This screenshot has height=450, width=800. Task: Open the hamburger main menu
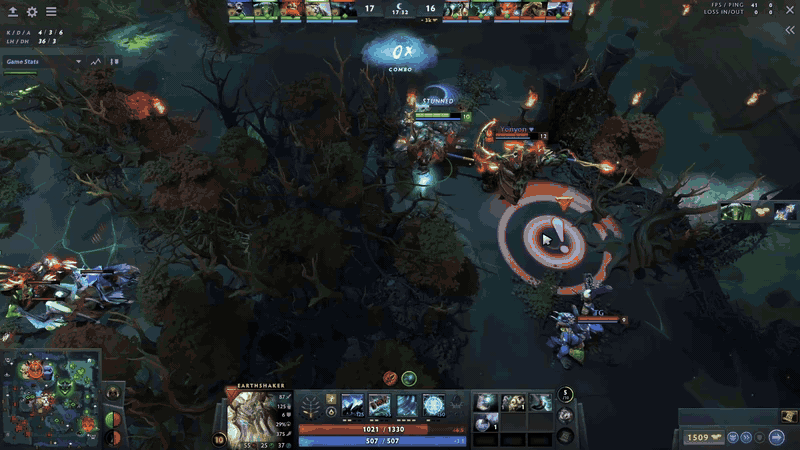click(51, 12)
